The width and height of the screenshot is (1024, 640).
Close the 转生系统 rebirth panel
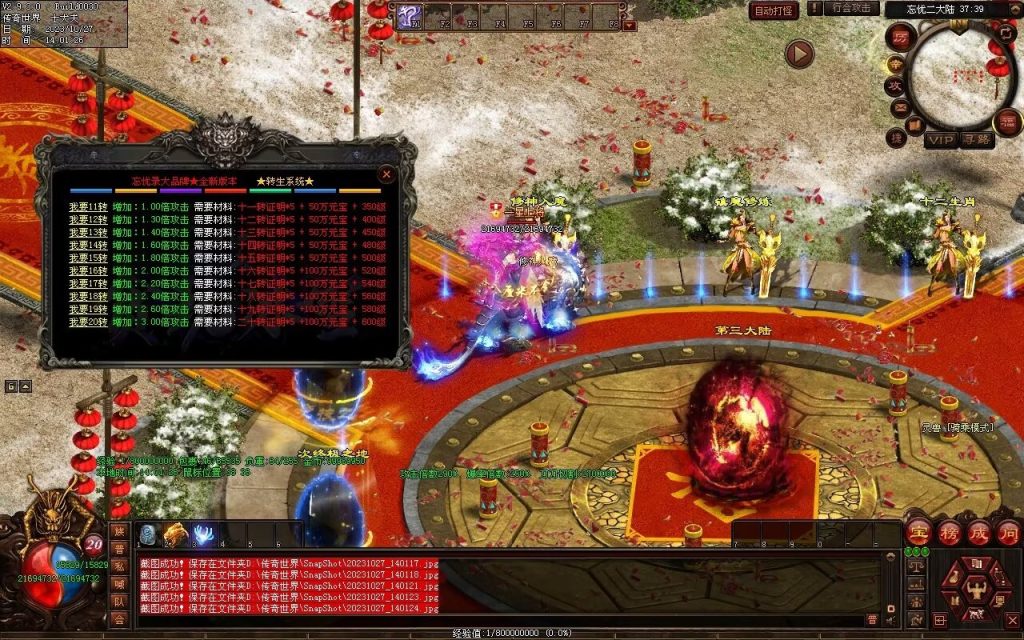pos(385,174)
